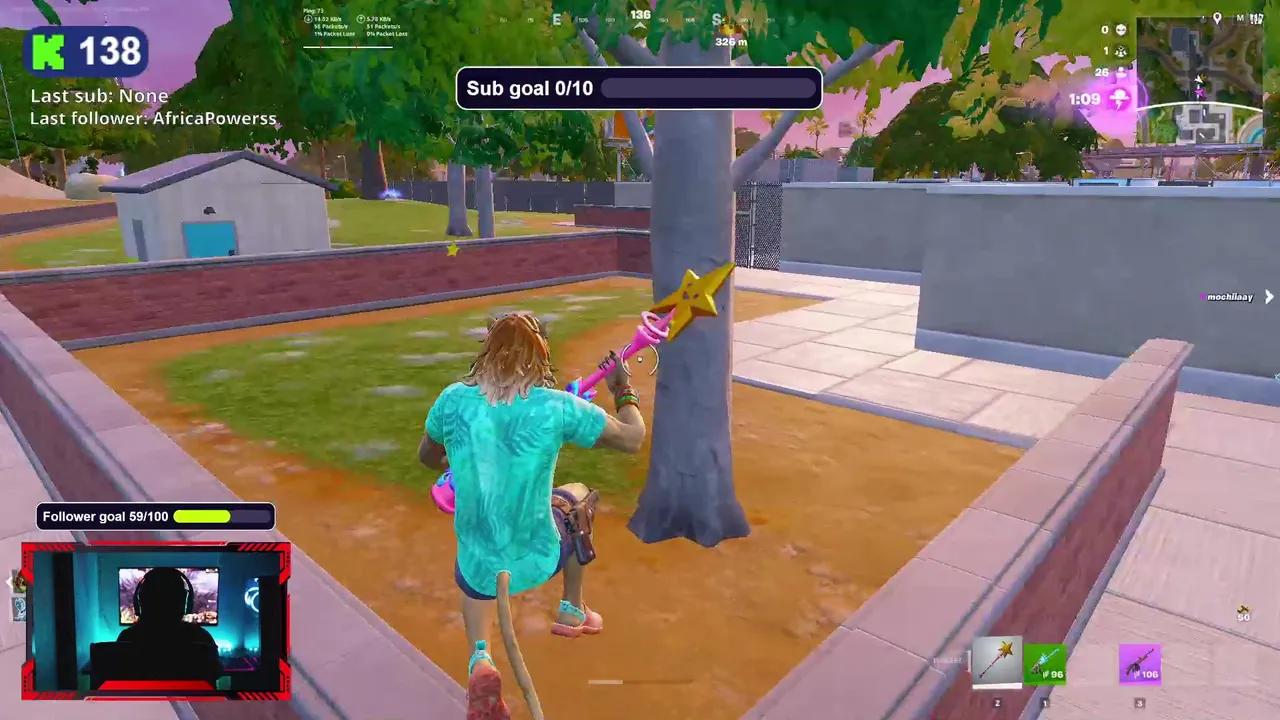The image size is (1280, 720).
Task: Click the Last sub None label
Action: tap(98, 95)
